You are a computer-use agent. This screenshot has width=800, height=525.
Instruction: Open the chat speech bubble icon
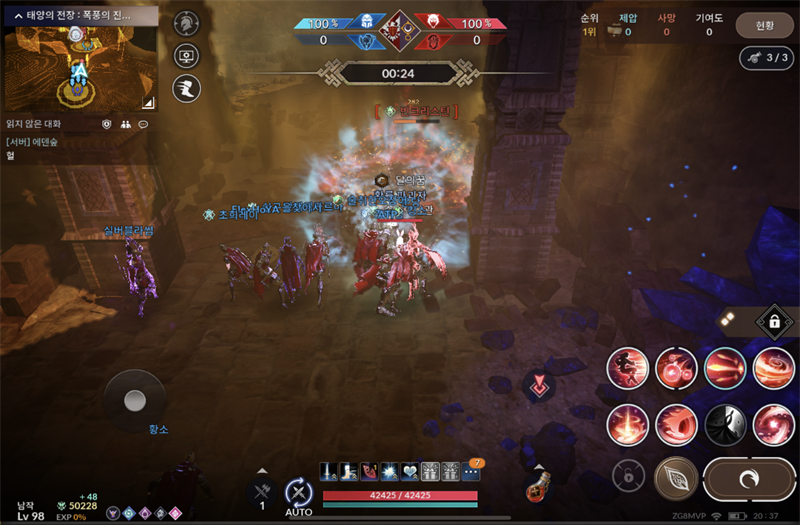[x=143, y=124]
